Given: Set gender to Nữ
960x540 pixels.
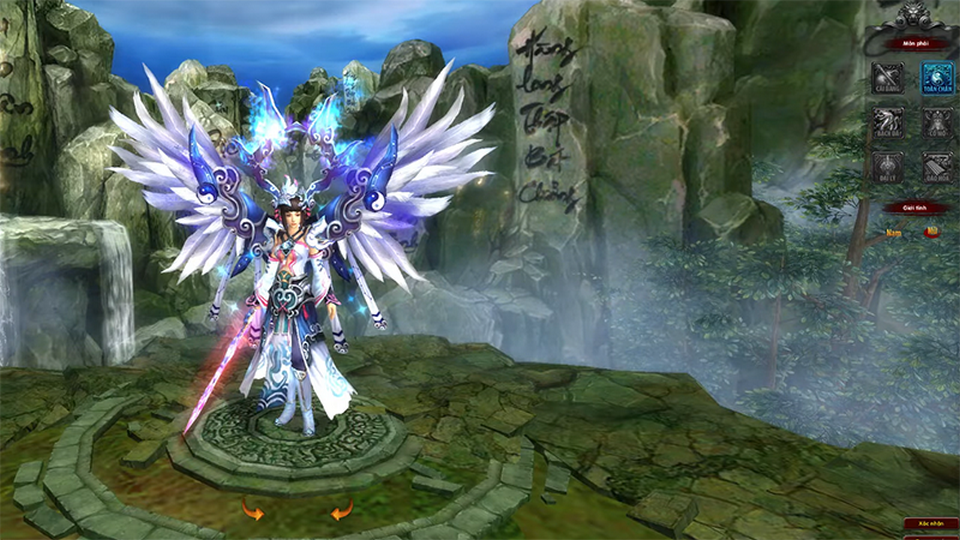Looking at the screenshot, I should coord(930,233).
